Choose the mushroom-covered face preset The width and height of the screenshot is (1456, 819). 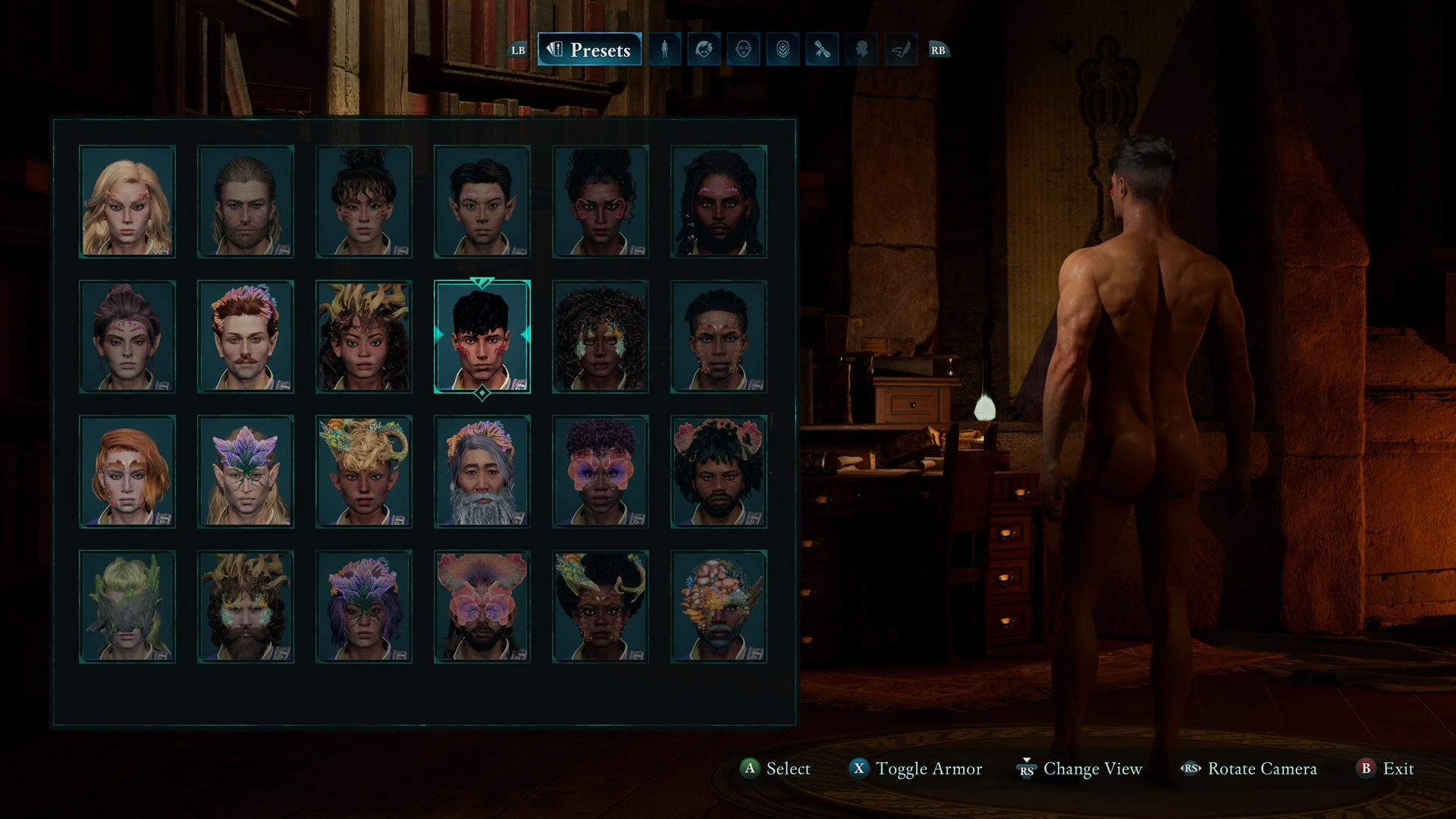tap(719, 607)
